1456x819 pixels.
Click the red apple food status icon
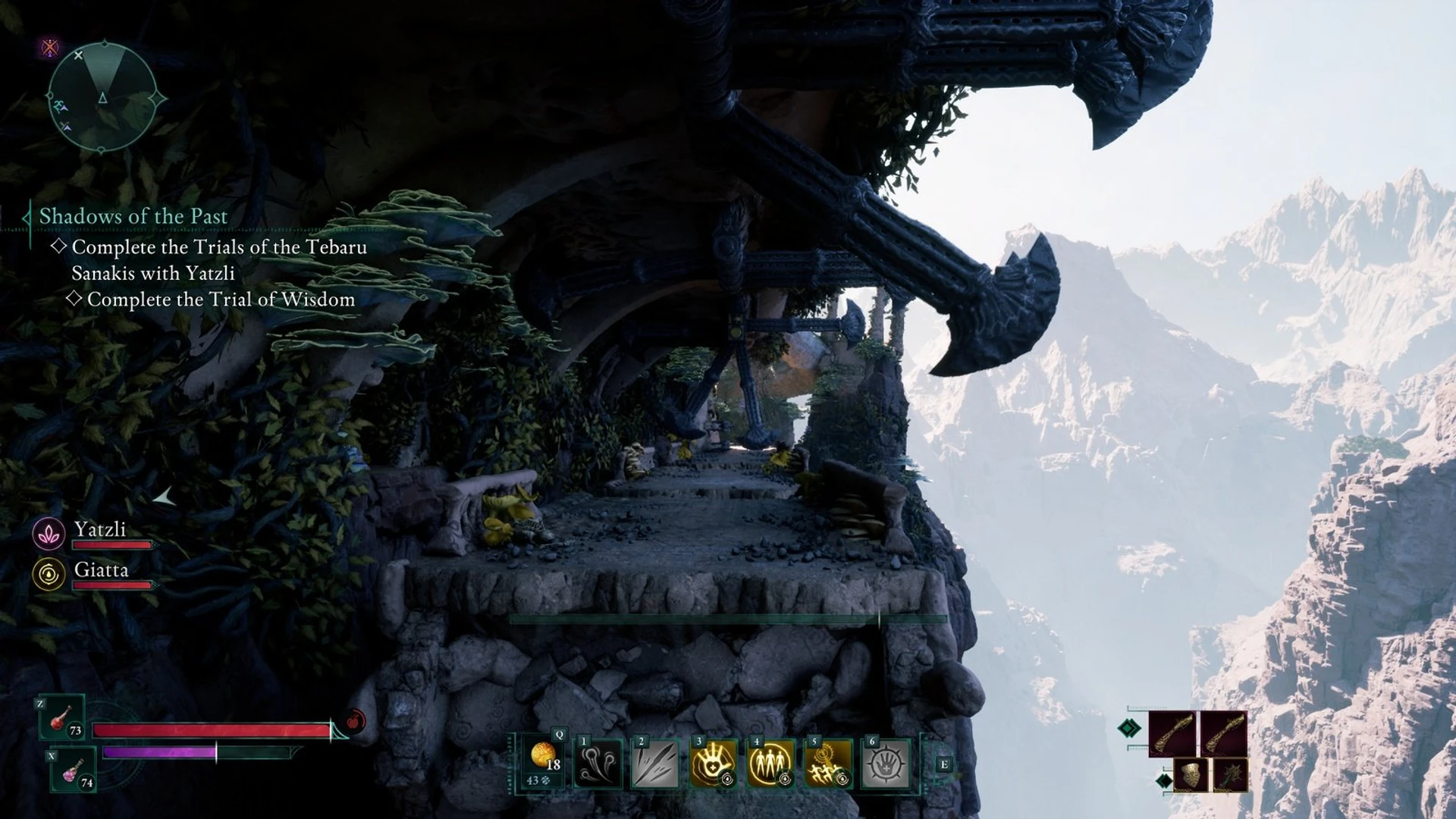click(x=355, y=720)
